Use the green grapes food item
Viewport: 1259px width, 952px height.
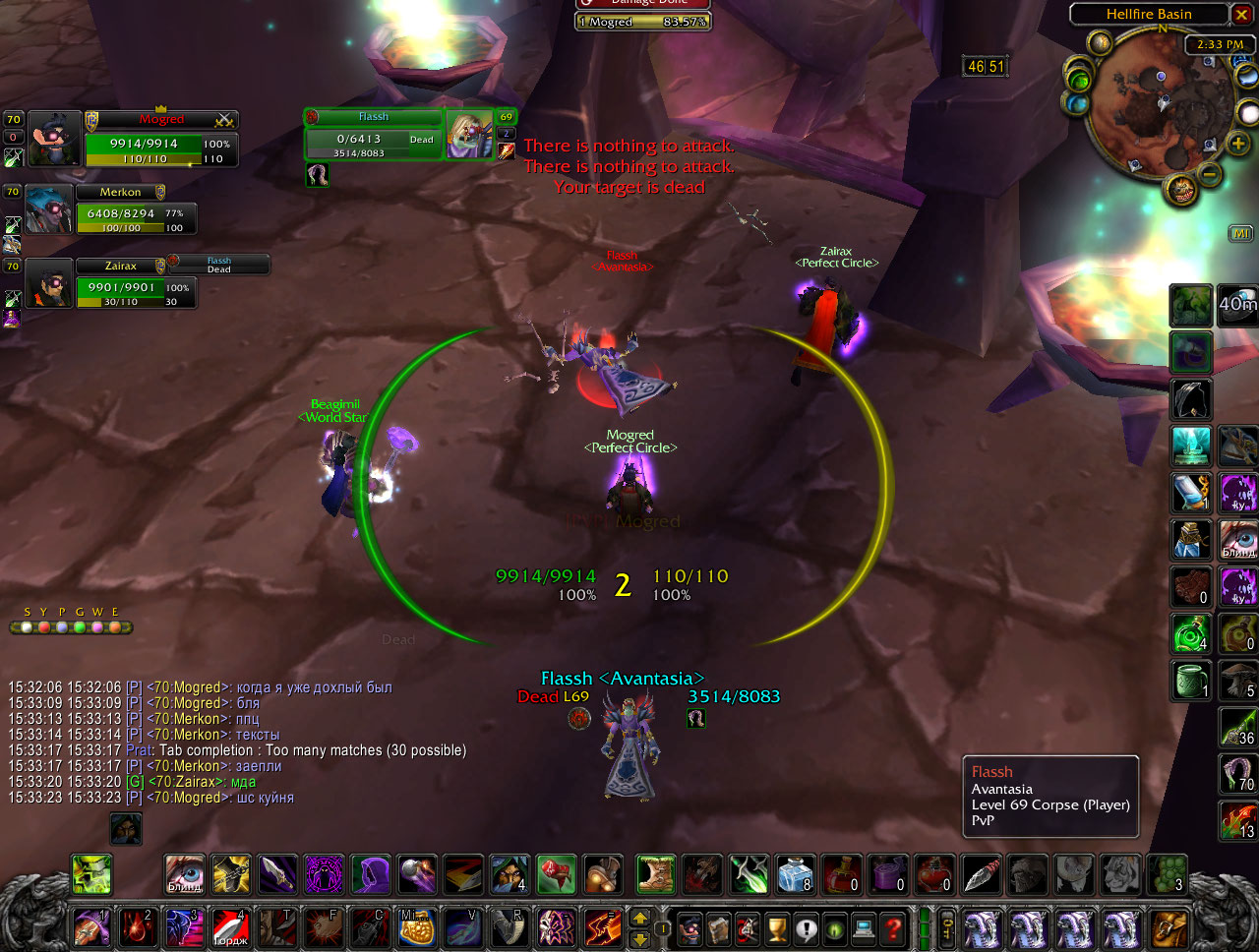(1168, 874)
